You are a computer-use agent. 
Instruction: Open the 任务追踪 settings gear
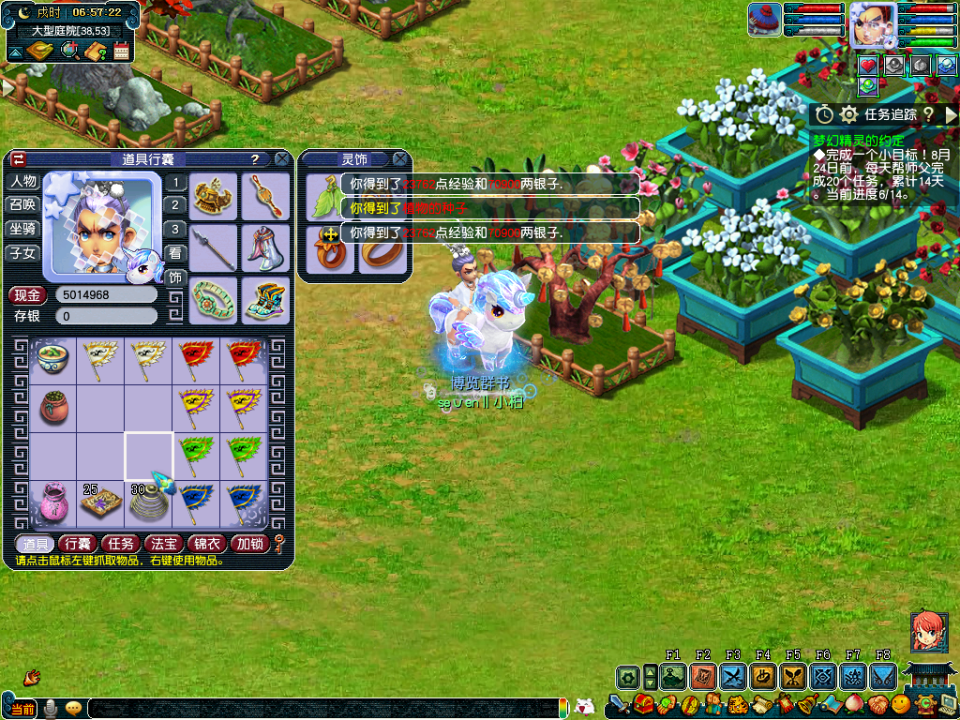click(848, 115)
